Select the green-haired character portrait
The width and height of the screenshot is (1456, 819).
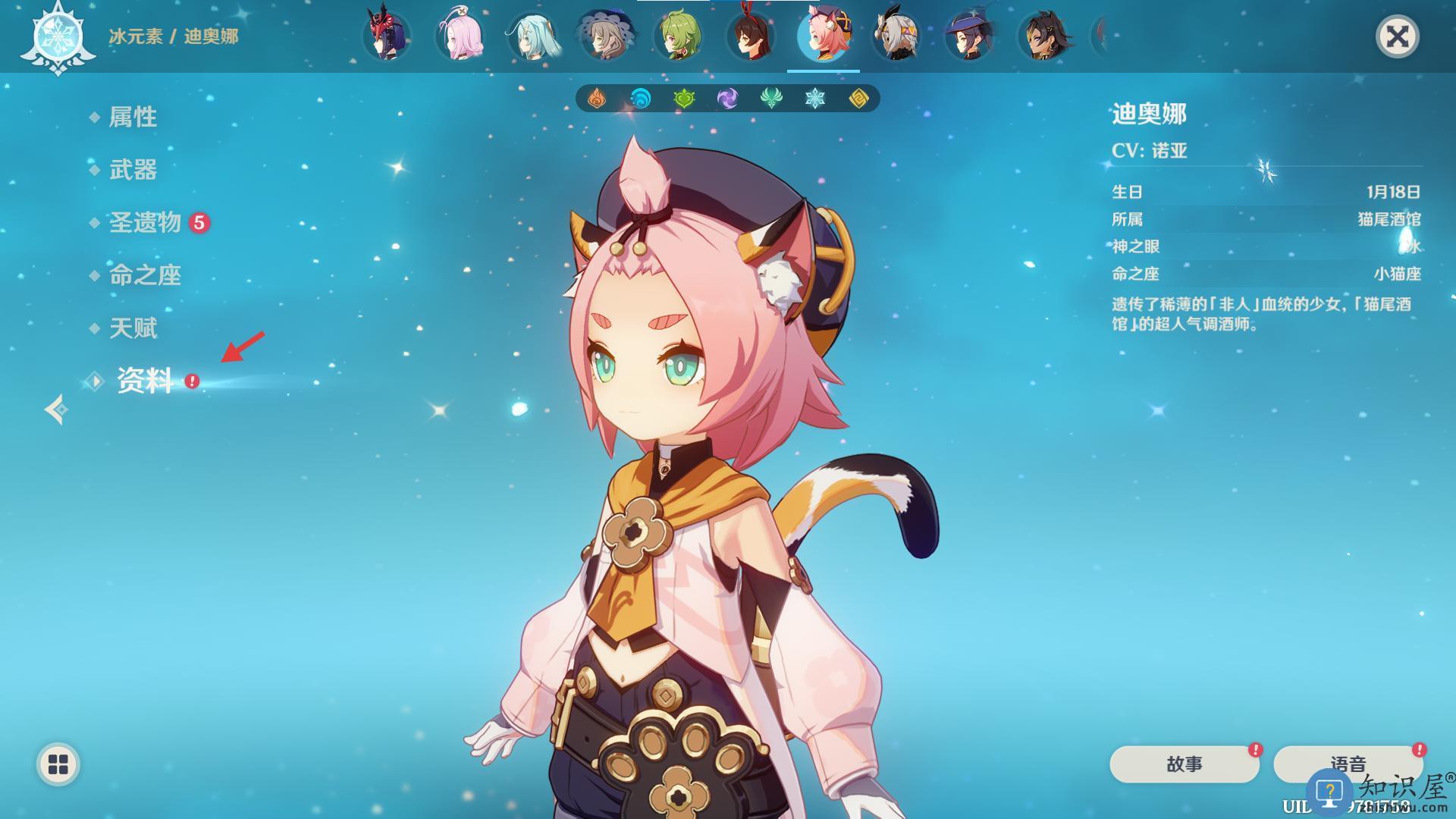coord(678,36)
